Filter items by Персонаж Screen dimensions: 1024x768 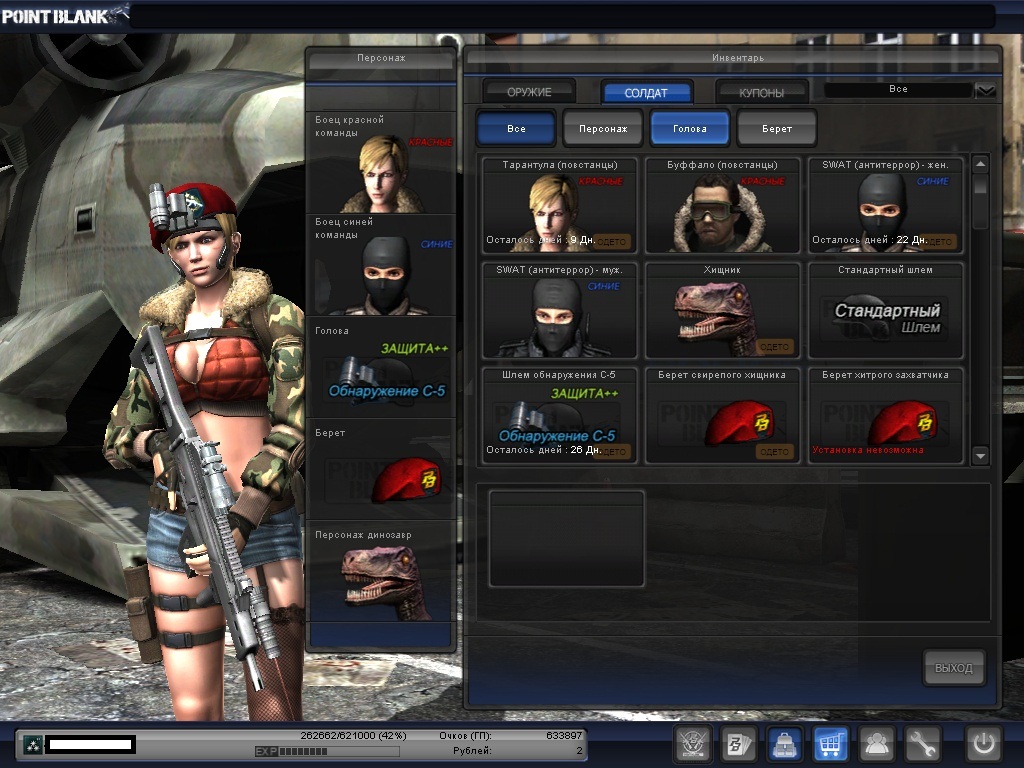pos(603,129)
